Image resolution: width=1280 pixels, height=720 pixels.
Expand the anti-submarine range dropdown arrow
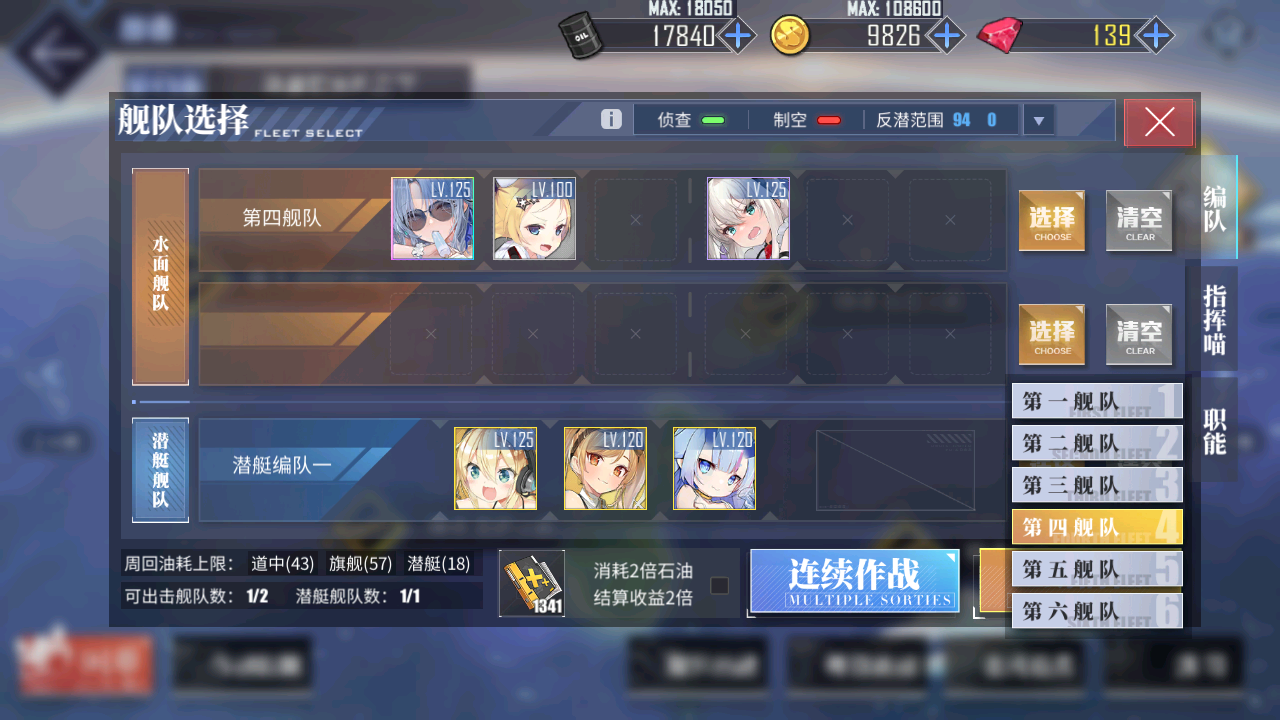click(1038, 121)
